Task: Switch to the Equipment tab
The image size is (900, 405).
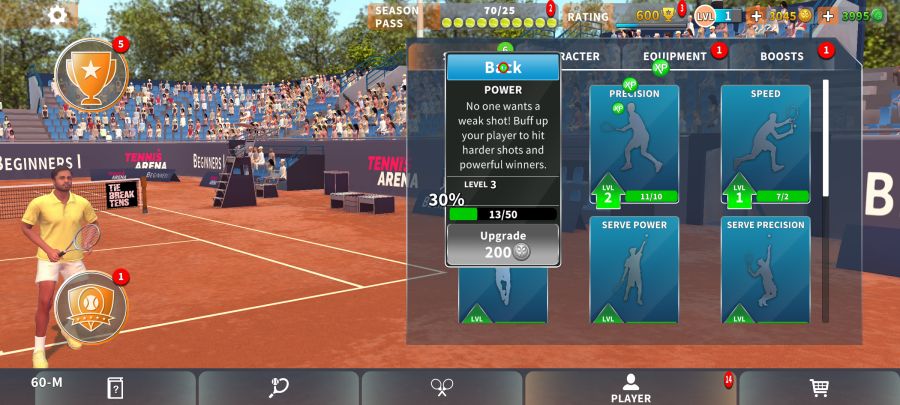Action: point(675,56)
